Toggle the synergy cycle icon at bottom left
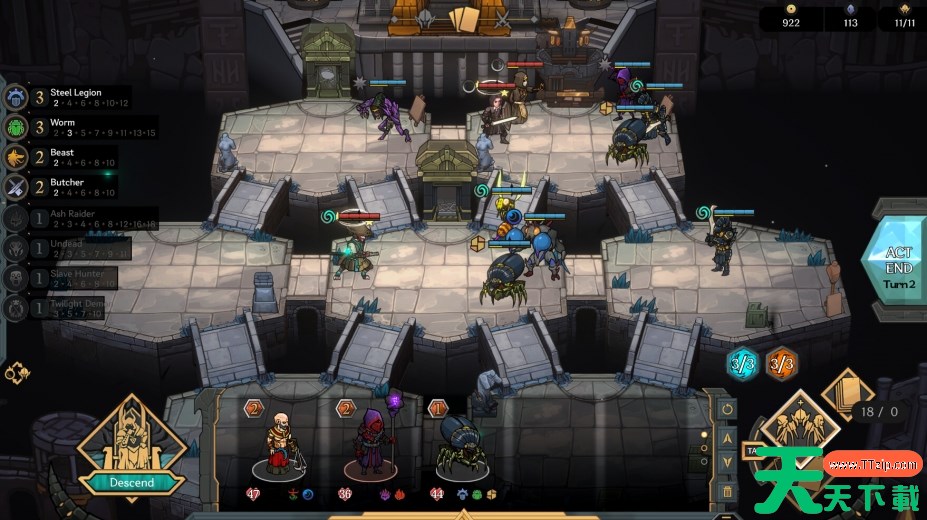 click(x=17, y=373)
